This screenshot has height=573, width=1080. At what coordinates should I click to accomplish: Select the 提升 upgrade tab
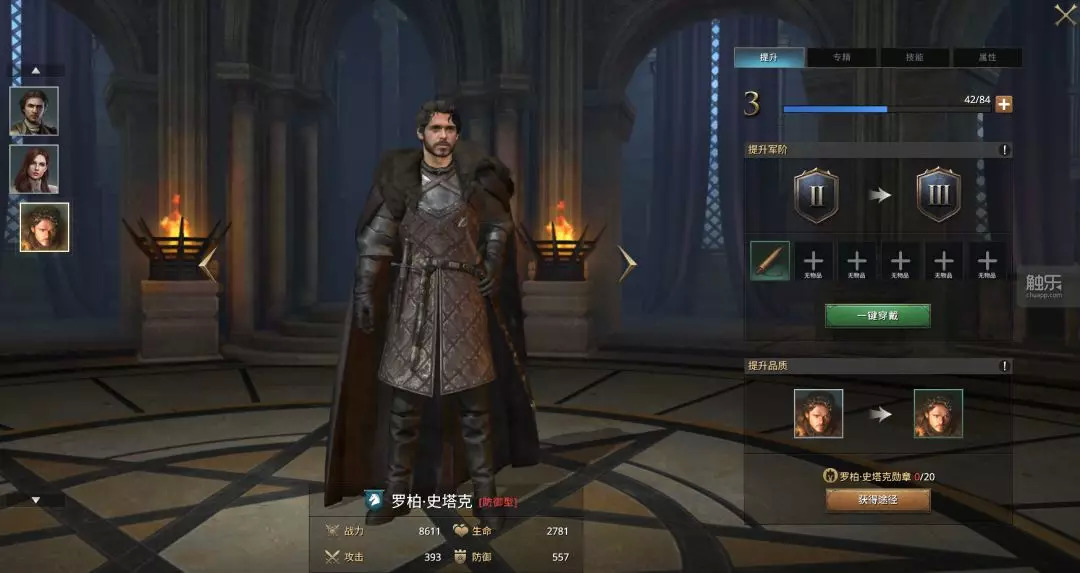[768, 58]
